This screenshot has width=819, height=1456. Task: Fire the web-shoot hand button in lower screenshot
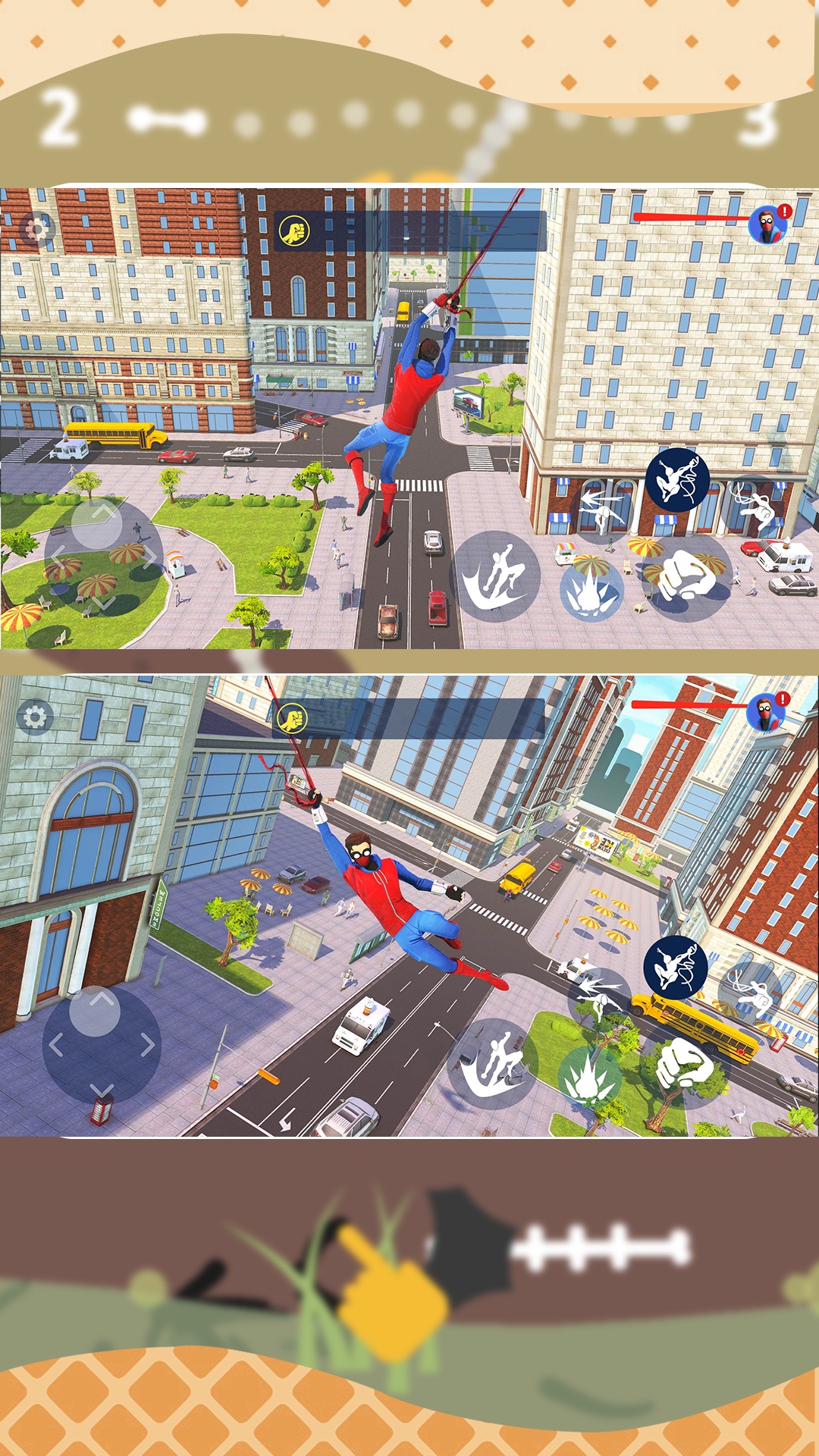click(x=750, y=992)
